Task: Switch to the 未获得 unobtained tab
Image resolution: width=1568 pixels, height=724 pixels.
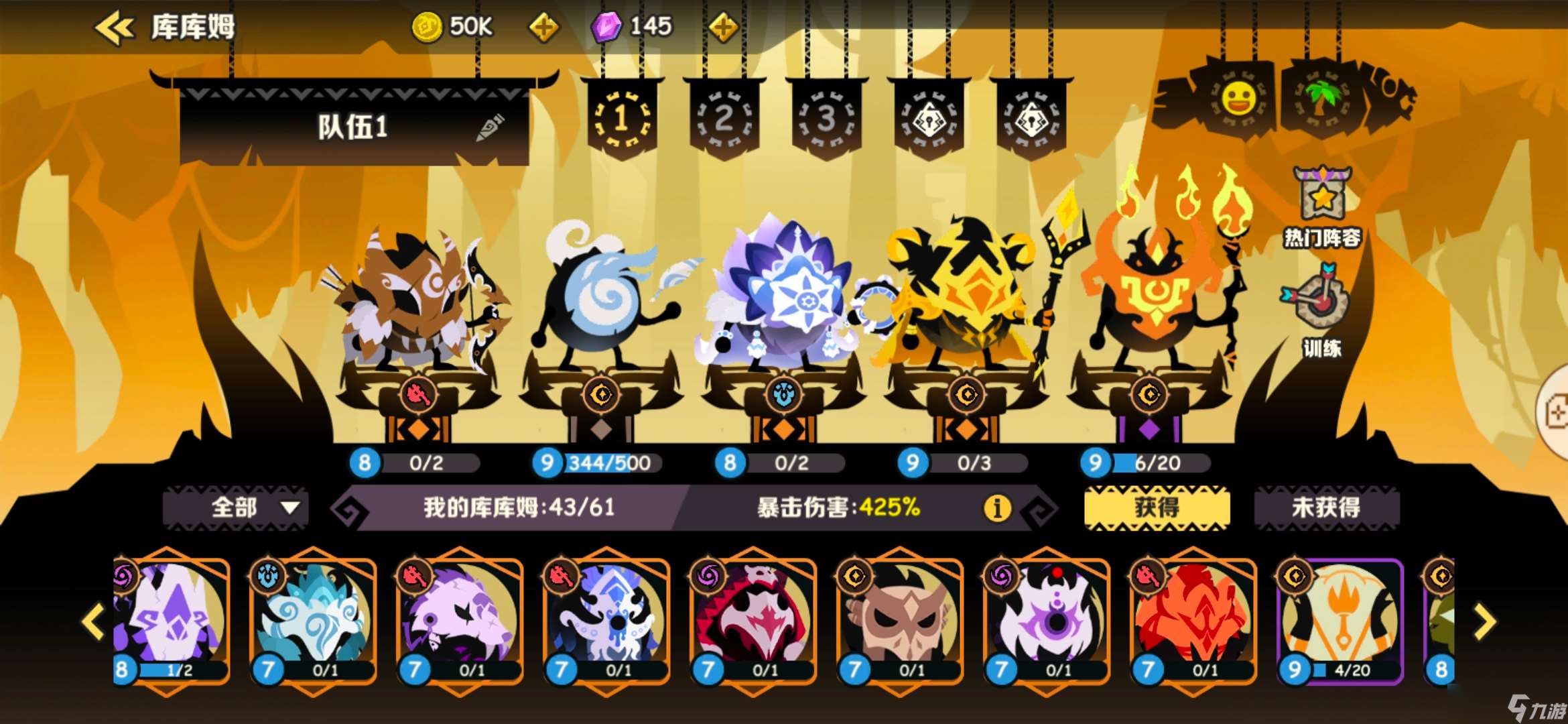Action: [x=1326, y=507]
